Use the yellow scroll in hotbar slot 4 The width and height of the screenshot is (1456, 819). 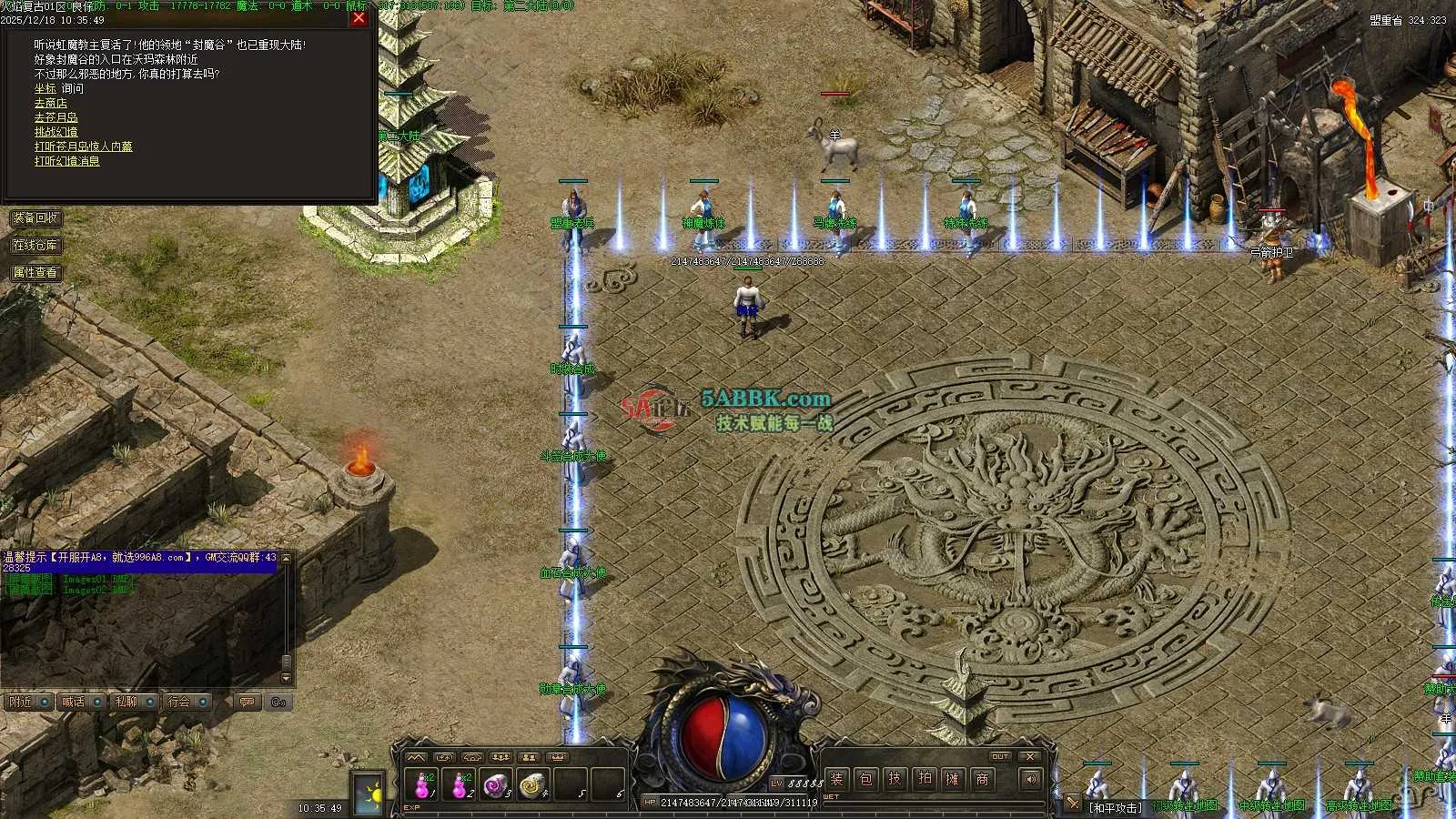[x=531, y=784]
